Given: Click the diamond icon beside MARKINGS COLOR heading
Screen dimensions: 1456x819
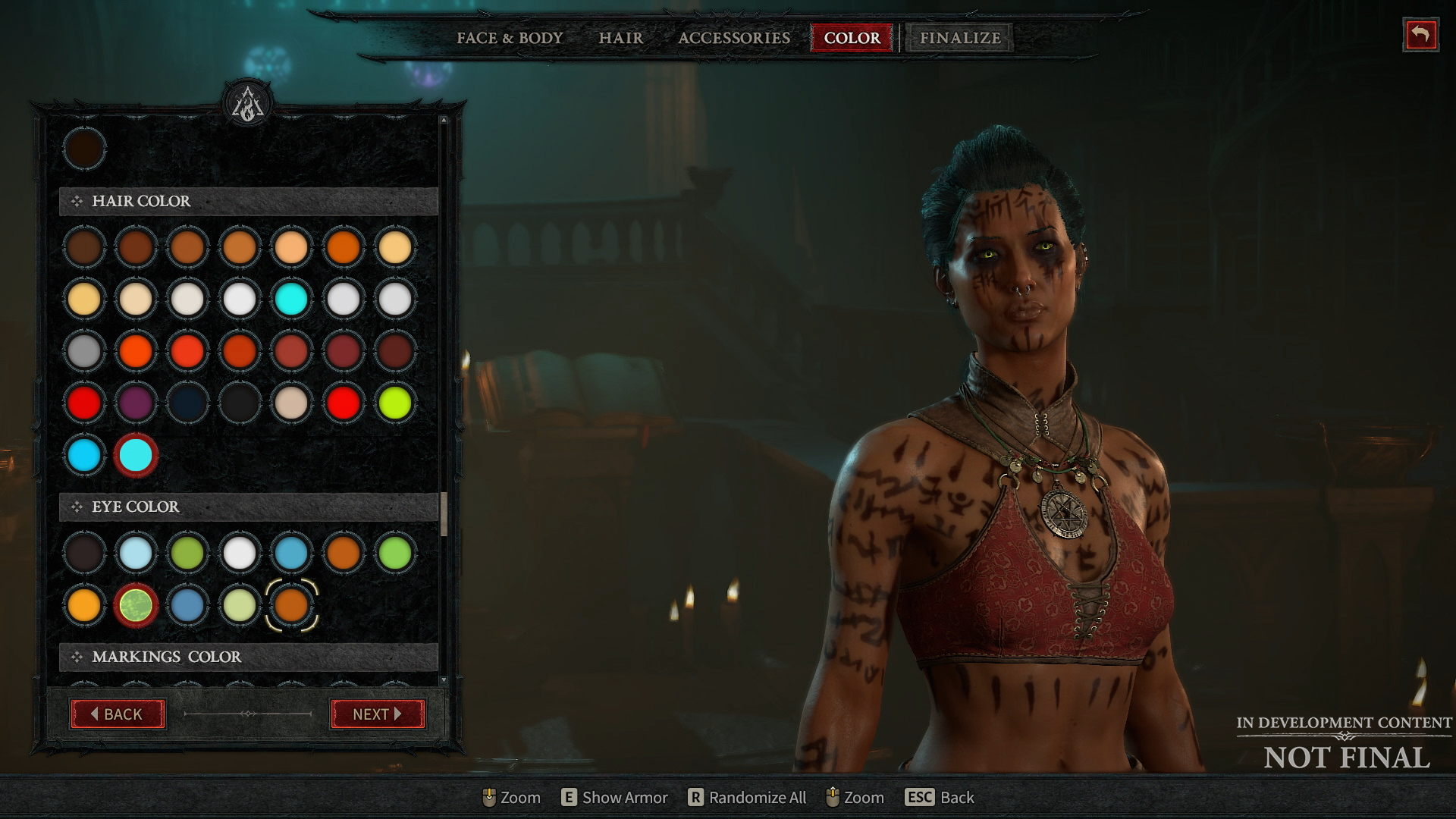Looking at the screenshot, I should click(x=76, y=657).
